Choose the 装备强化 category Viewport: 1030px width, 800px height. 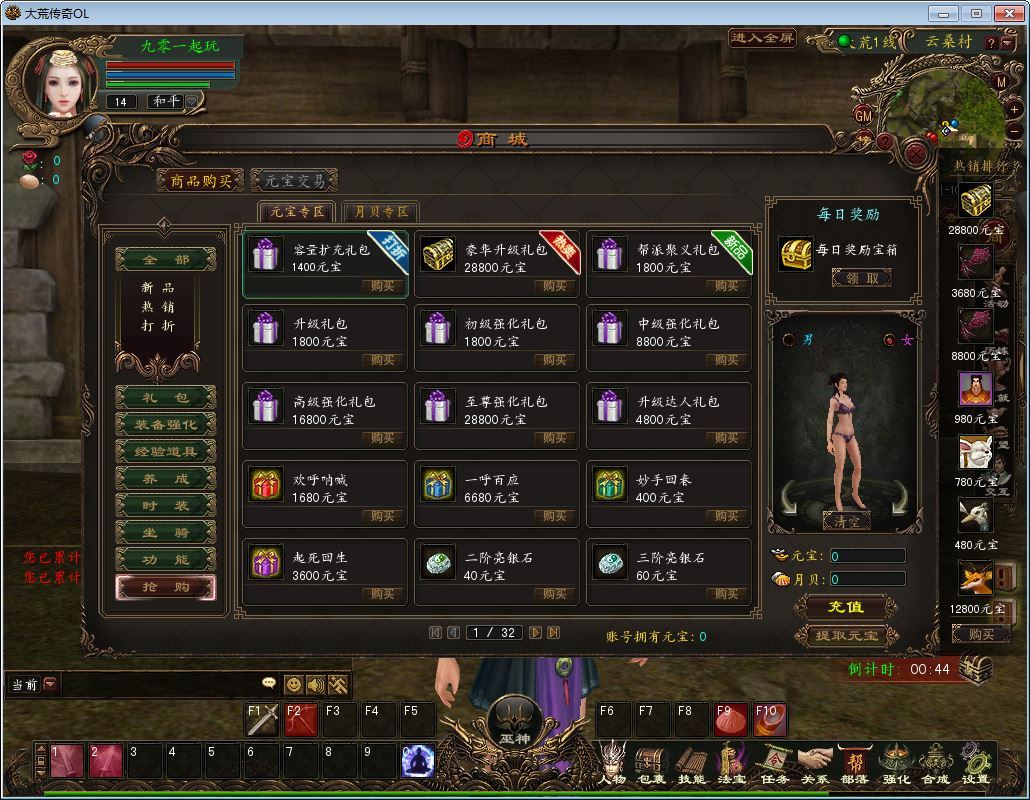point(165,425)
